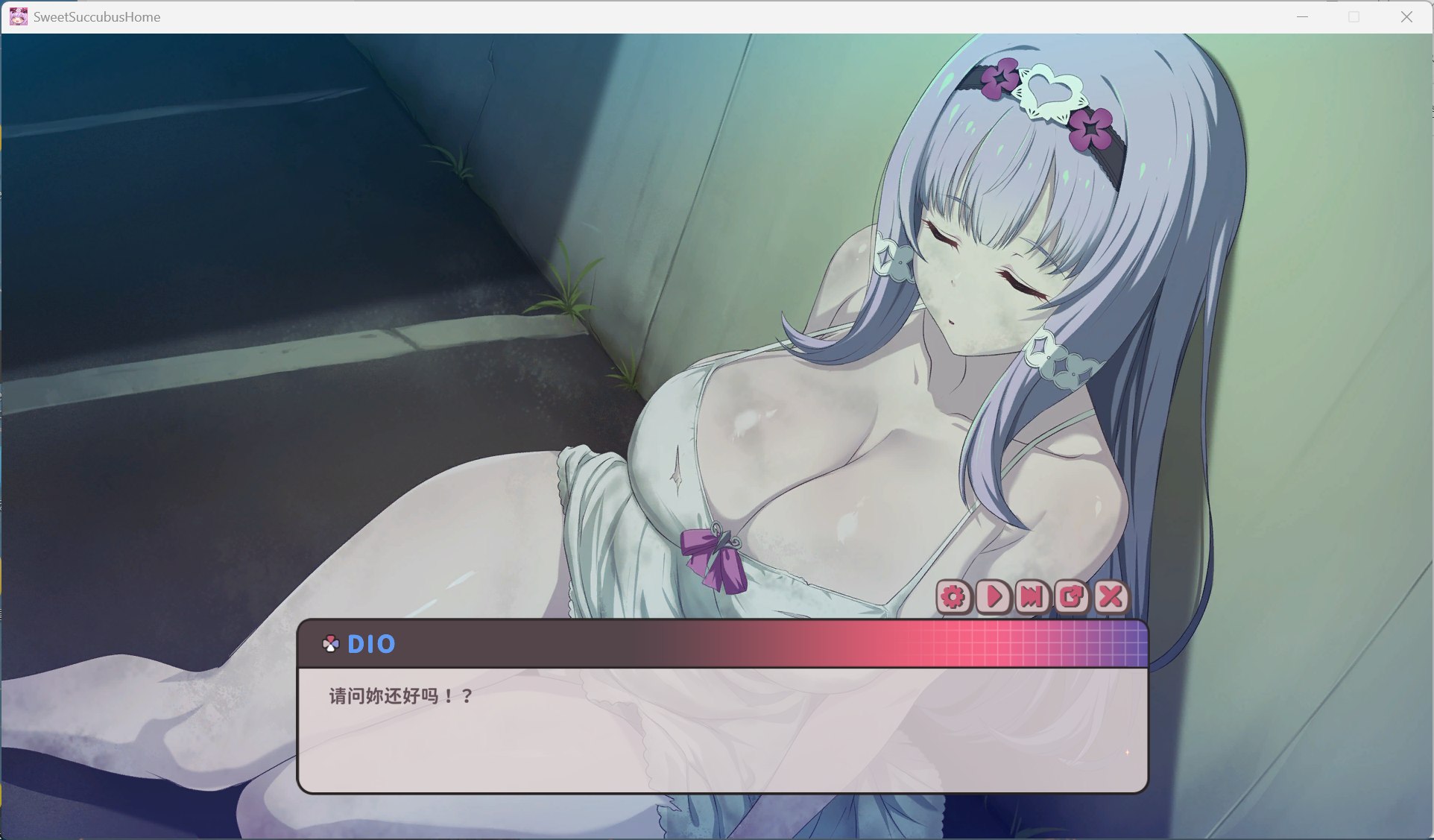Image resolution: width=1434 pixels, height=840 pixels.
Task: Click the dialogue line 请问妳还好吗！？
Action: point(399,698)
